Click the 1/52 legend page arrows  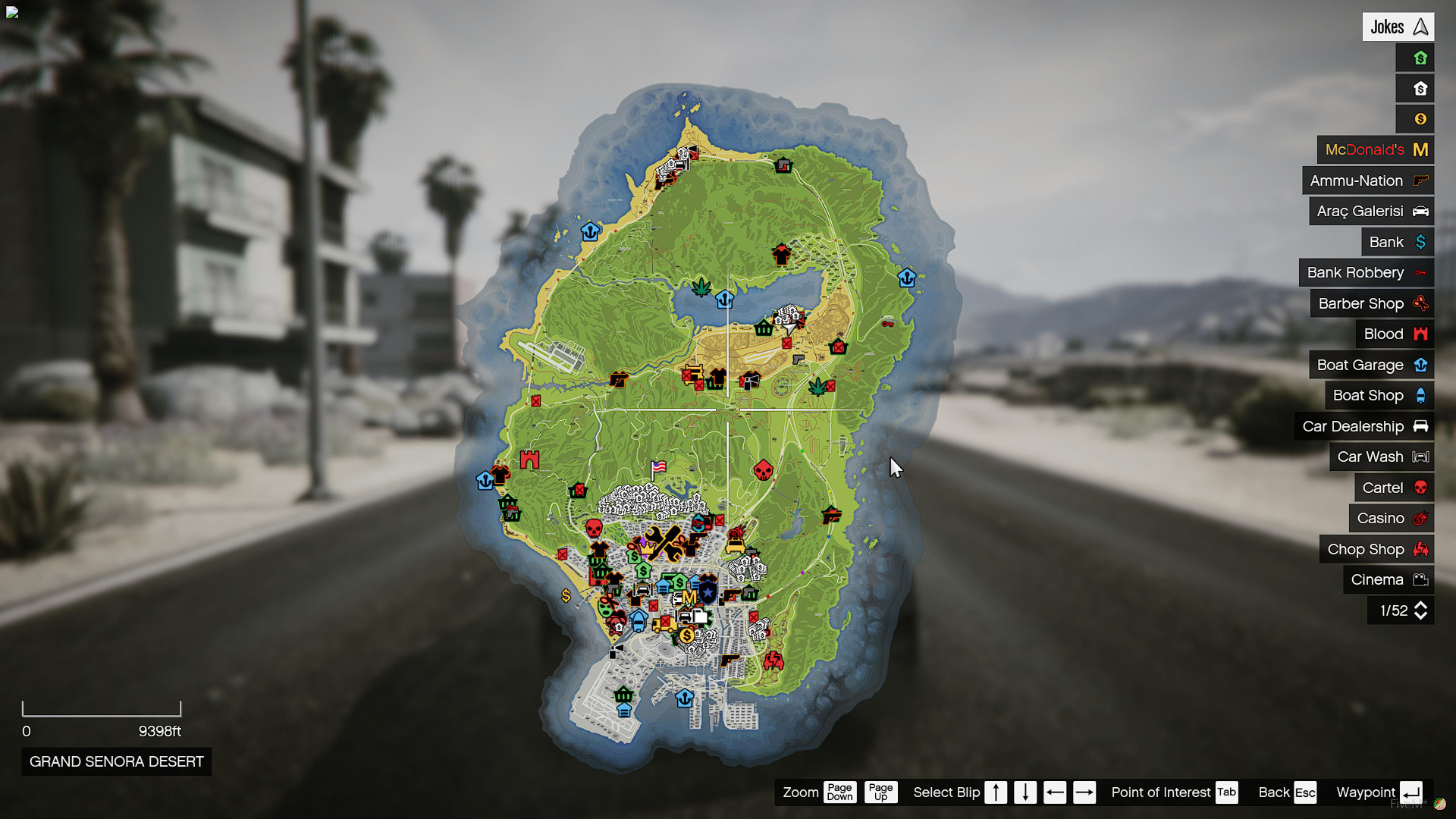(1420, 611)
